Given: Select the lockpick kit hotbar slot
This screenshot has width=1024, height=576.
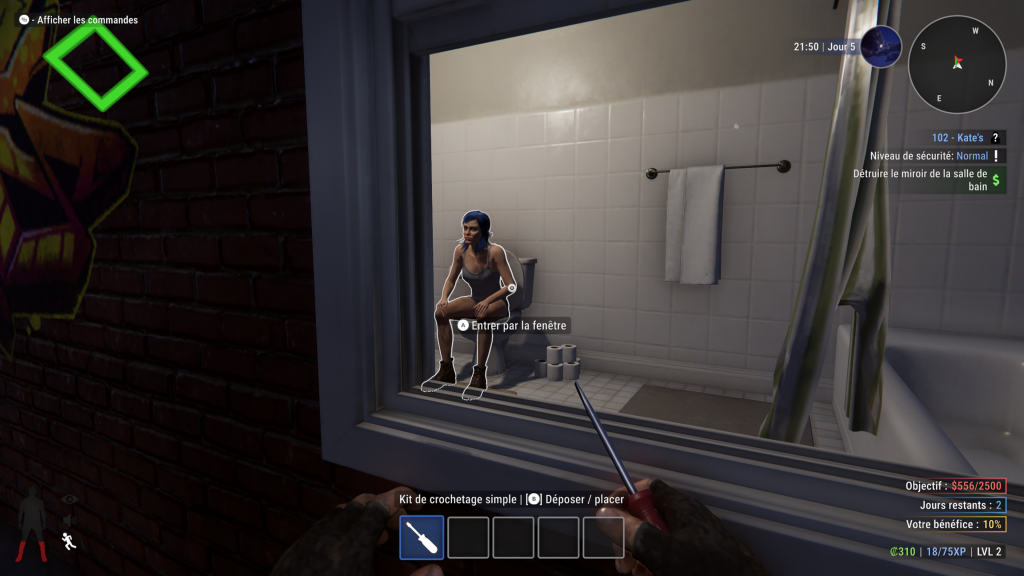Looking at the screenshot, I should point(421,537).
